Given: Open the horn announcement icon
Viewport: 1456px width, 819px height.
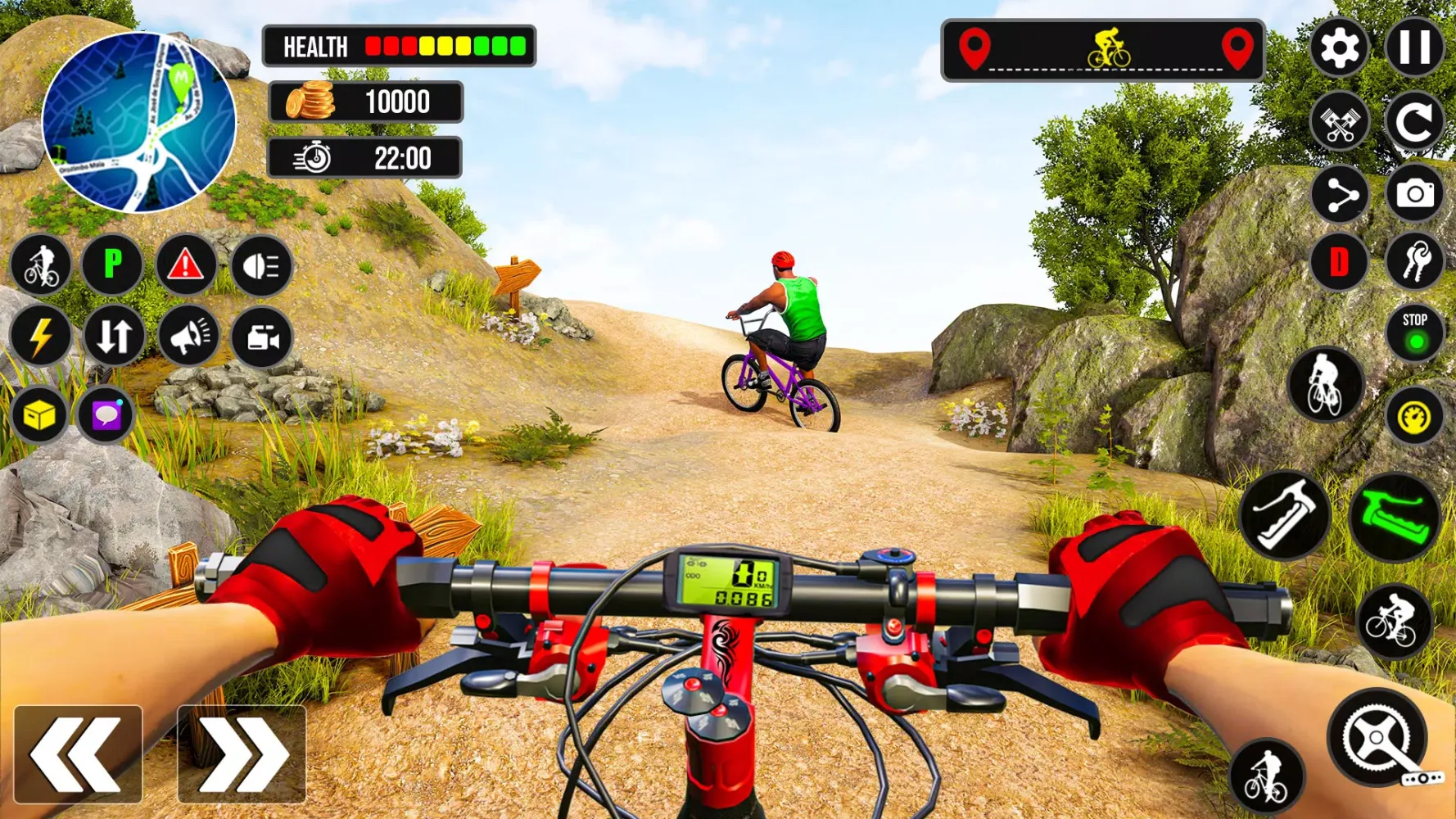Looking at the screenshot, I should click(188, 336).
